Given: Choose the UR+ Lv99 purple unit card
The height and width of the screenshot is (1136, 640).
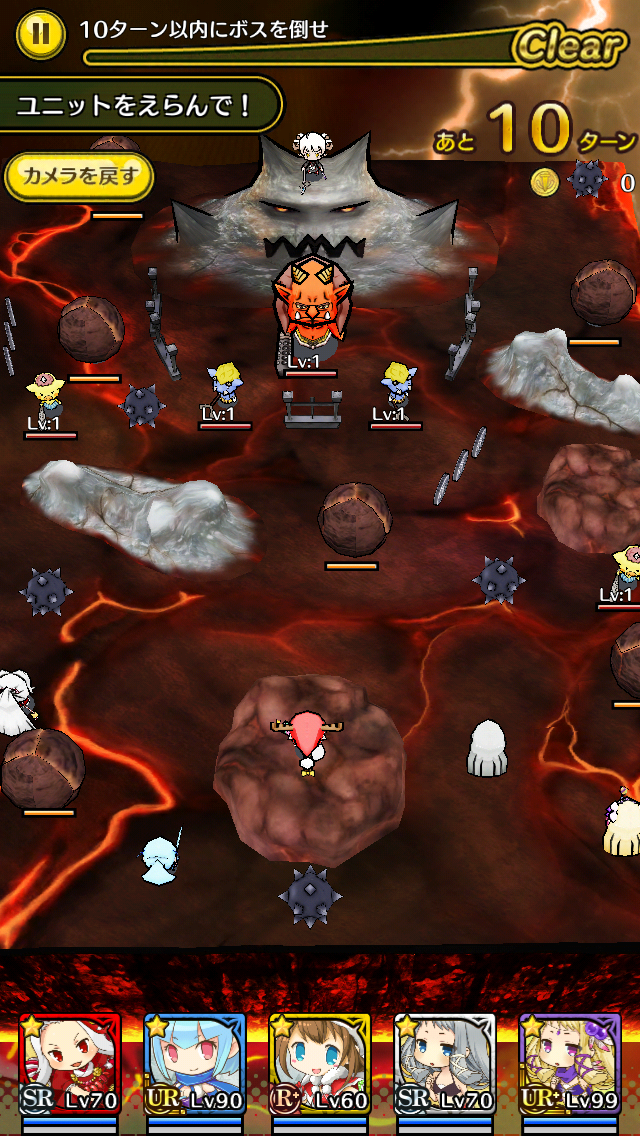Looking at the screenshot, I should click(x=569, y=1063).
